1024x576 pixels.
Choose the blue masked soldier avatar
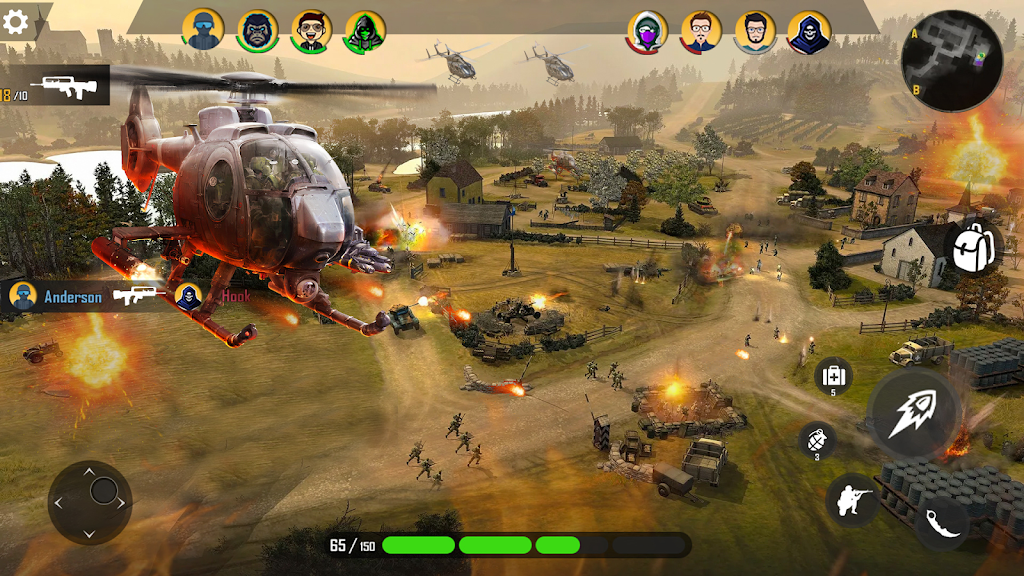(203, 30)
